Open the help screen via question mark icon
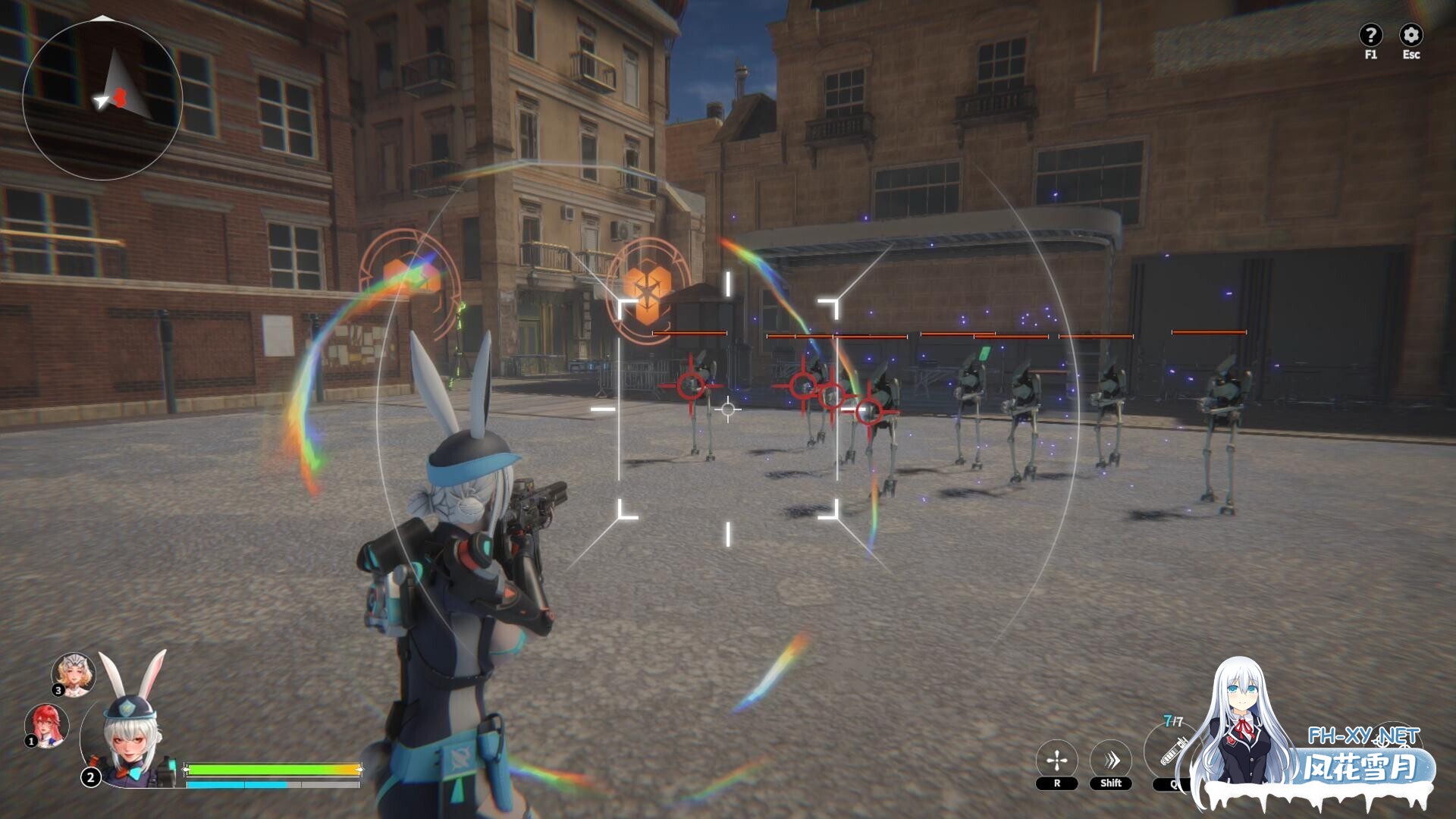Screen dimensions: 1456x819 [1370, 35]
